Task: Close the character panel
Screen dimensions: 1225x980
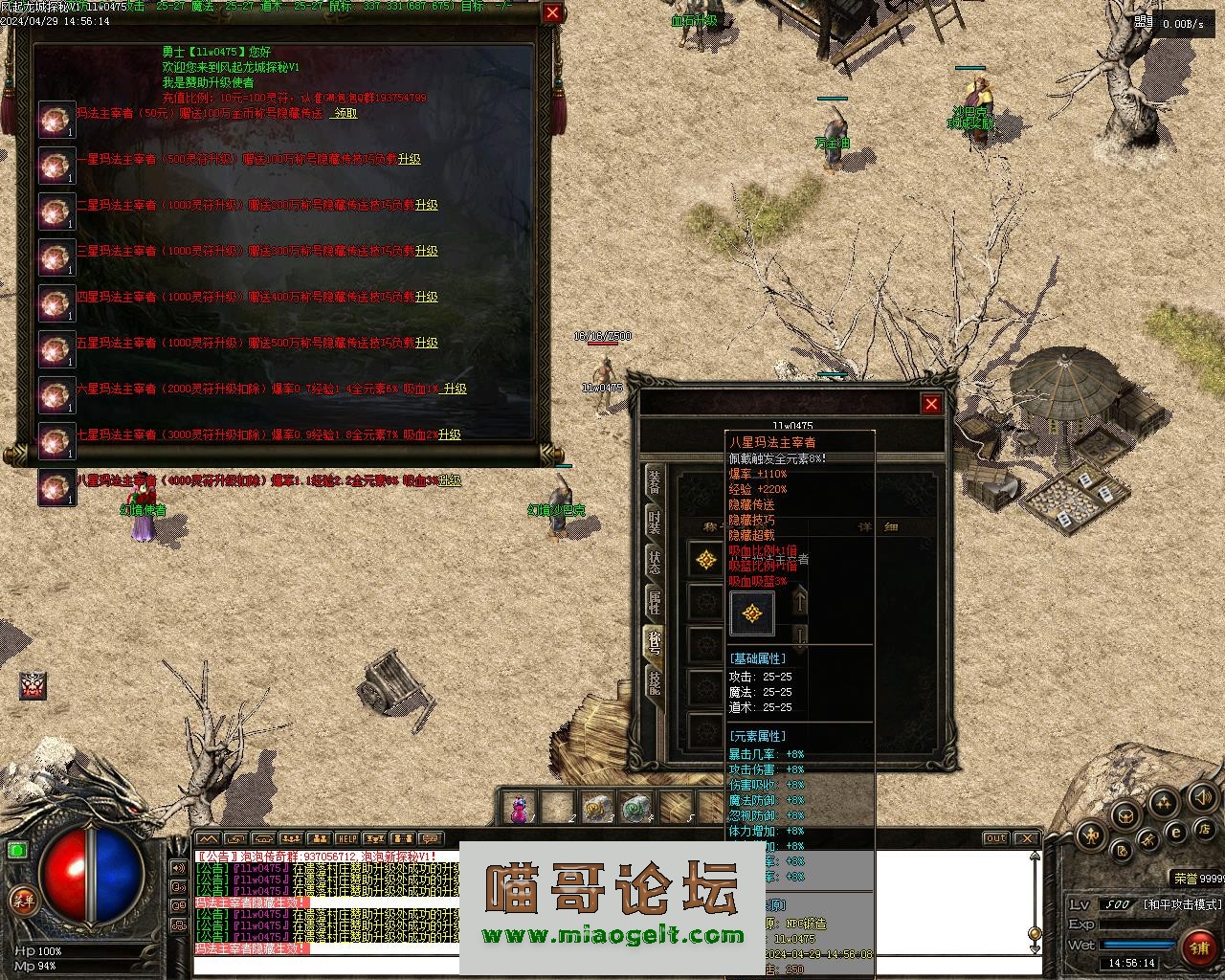Action: pos(931,404)
